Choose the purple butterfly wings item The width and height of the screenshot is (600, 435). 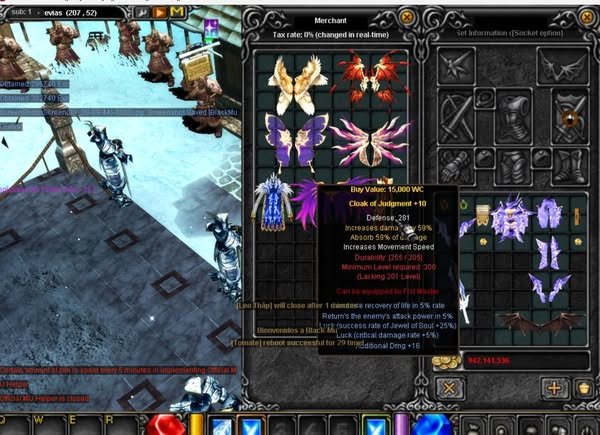pyautogui.click(x=287, y=137)
